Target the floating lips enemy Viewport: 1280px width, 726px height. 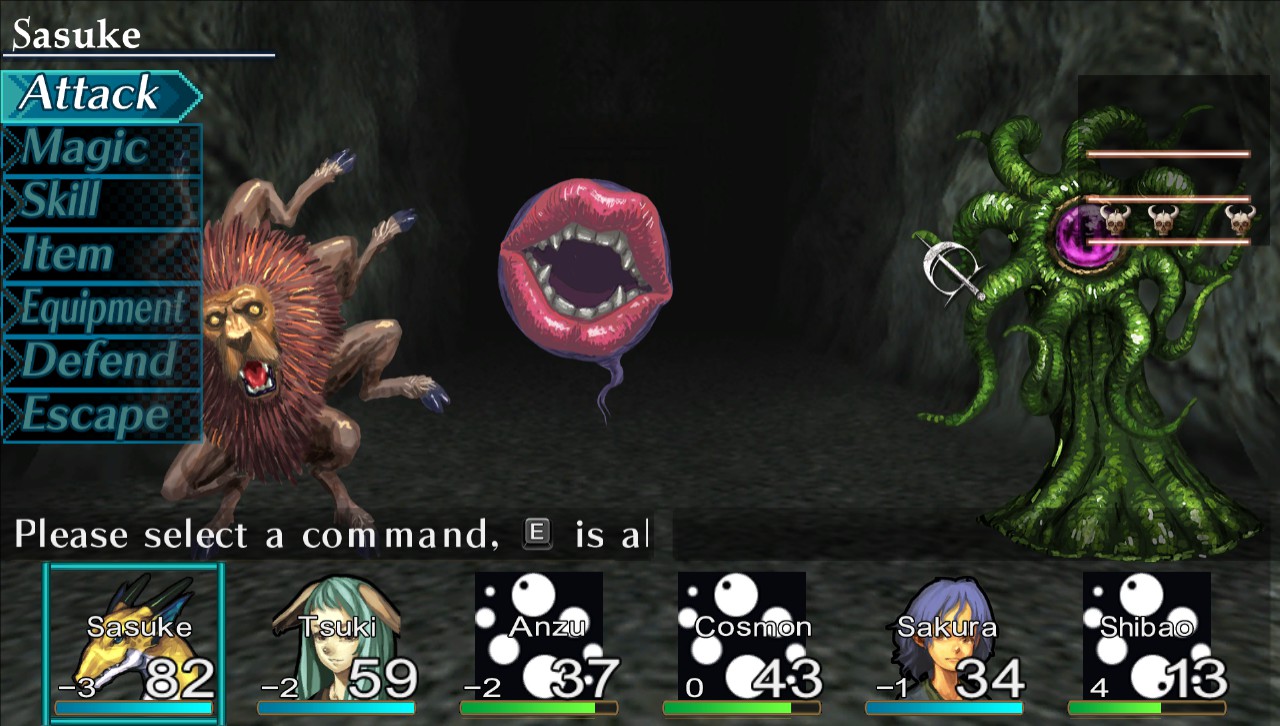click(585, 265)
